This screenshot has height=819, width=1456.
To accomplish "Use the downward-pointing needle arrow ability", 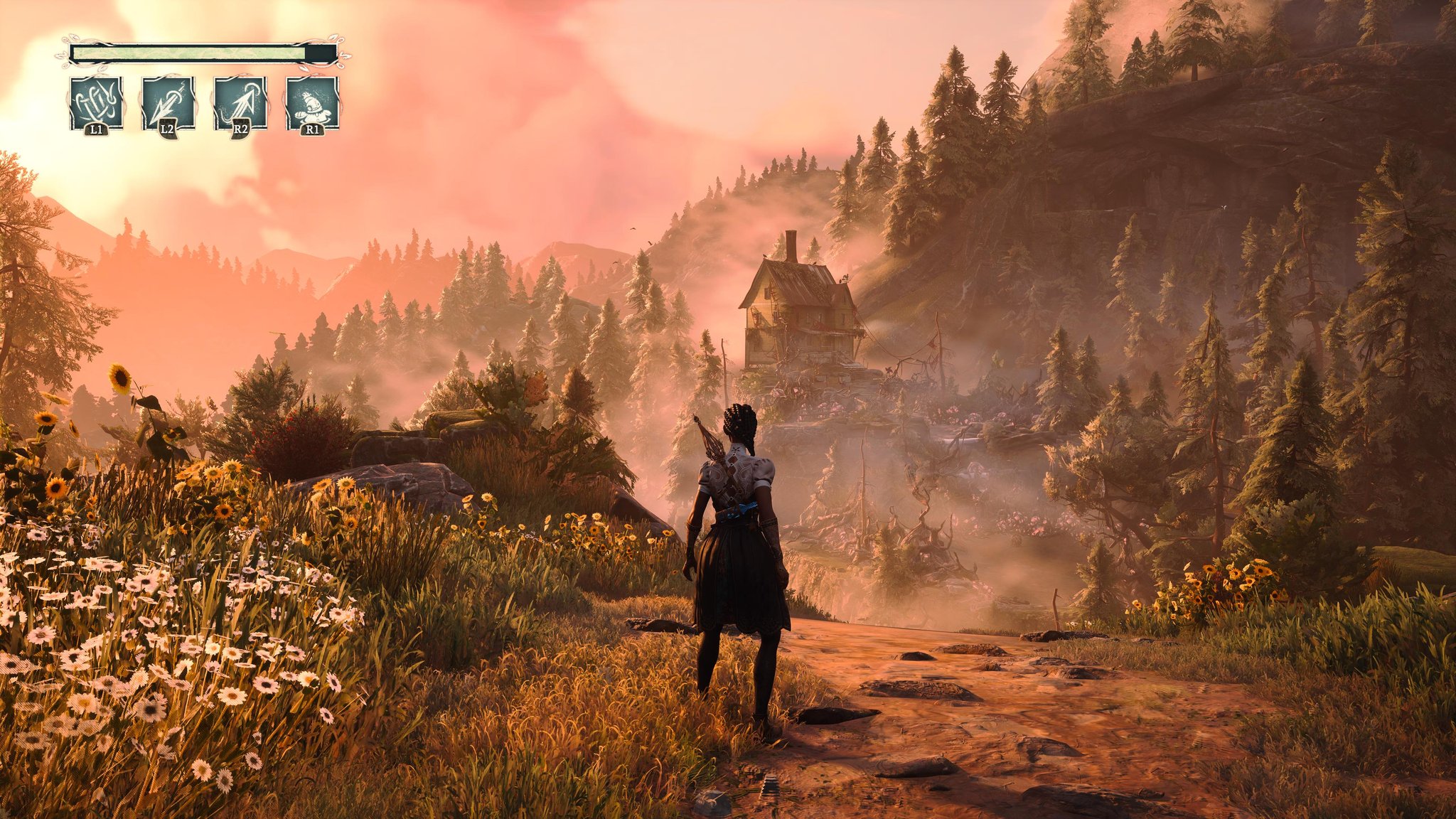I will (x=168, y=103).
